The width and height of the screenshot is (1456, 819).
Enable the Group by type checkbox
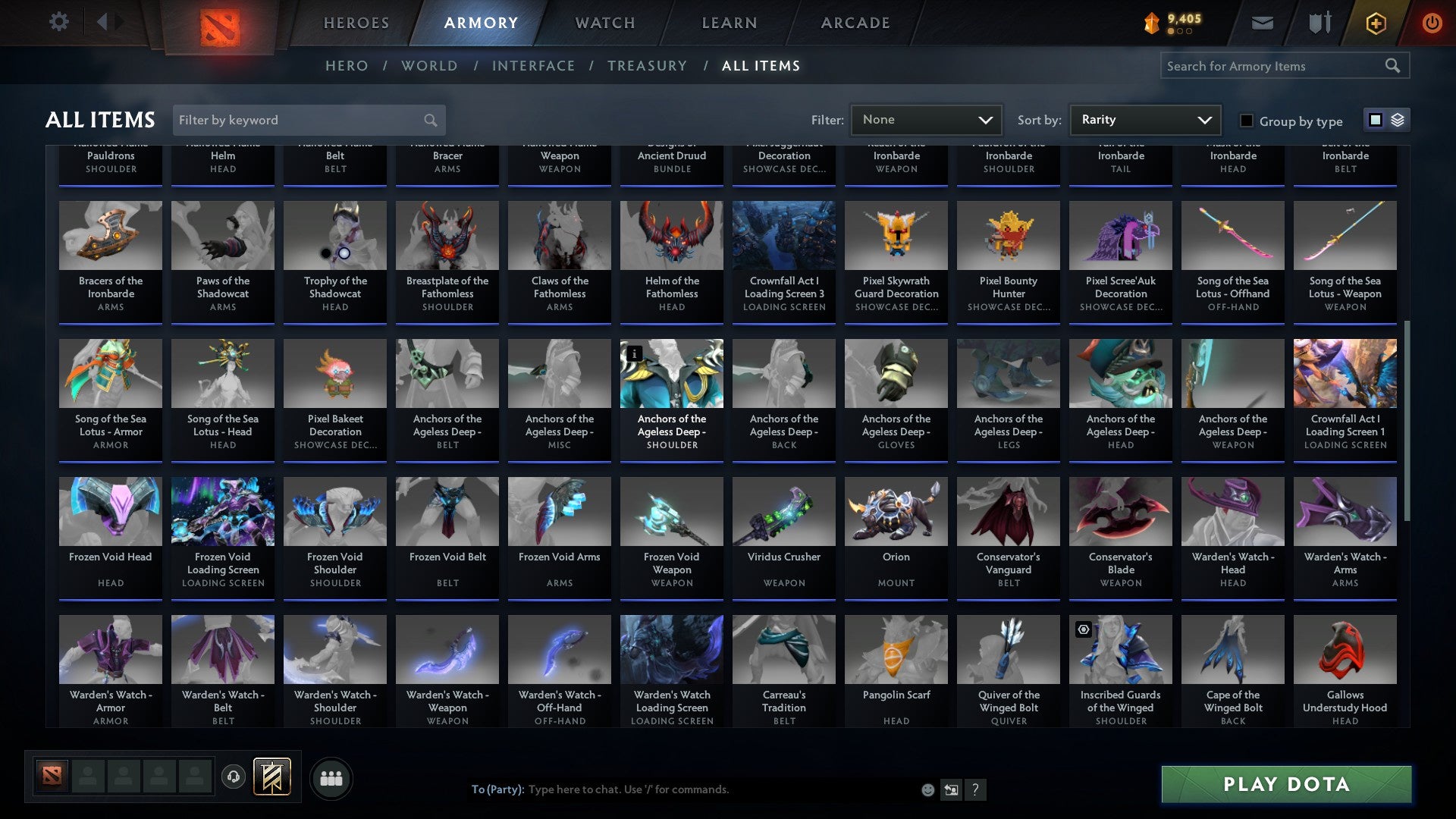(1245, 121)
